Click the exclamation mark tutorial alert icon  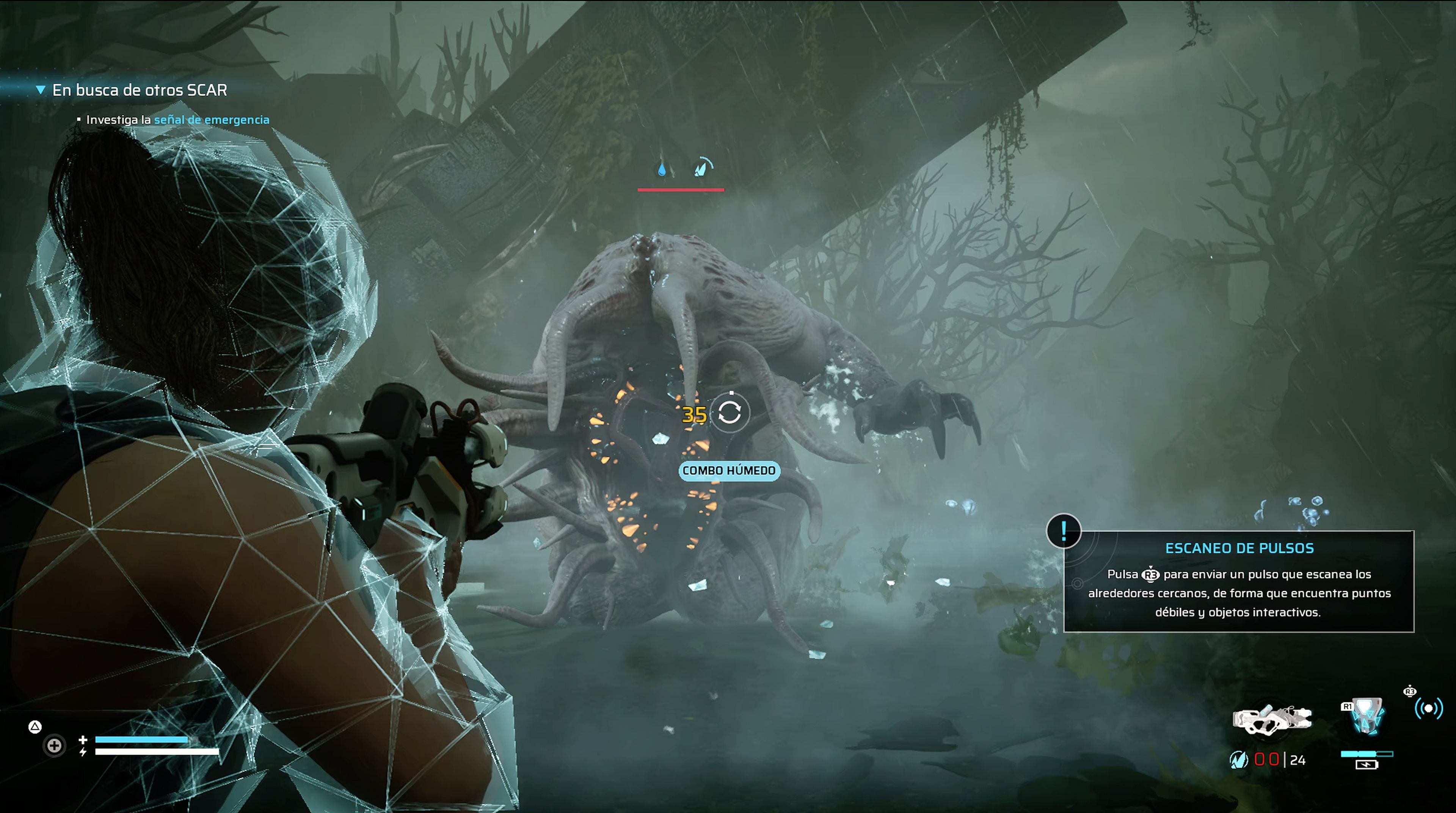(x=1063, y=531)
